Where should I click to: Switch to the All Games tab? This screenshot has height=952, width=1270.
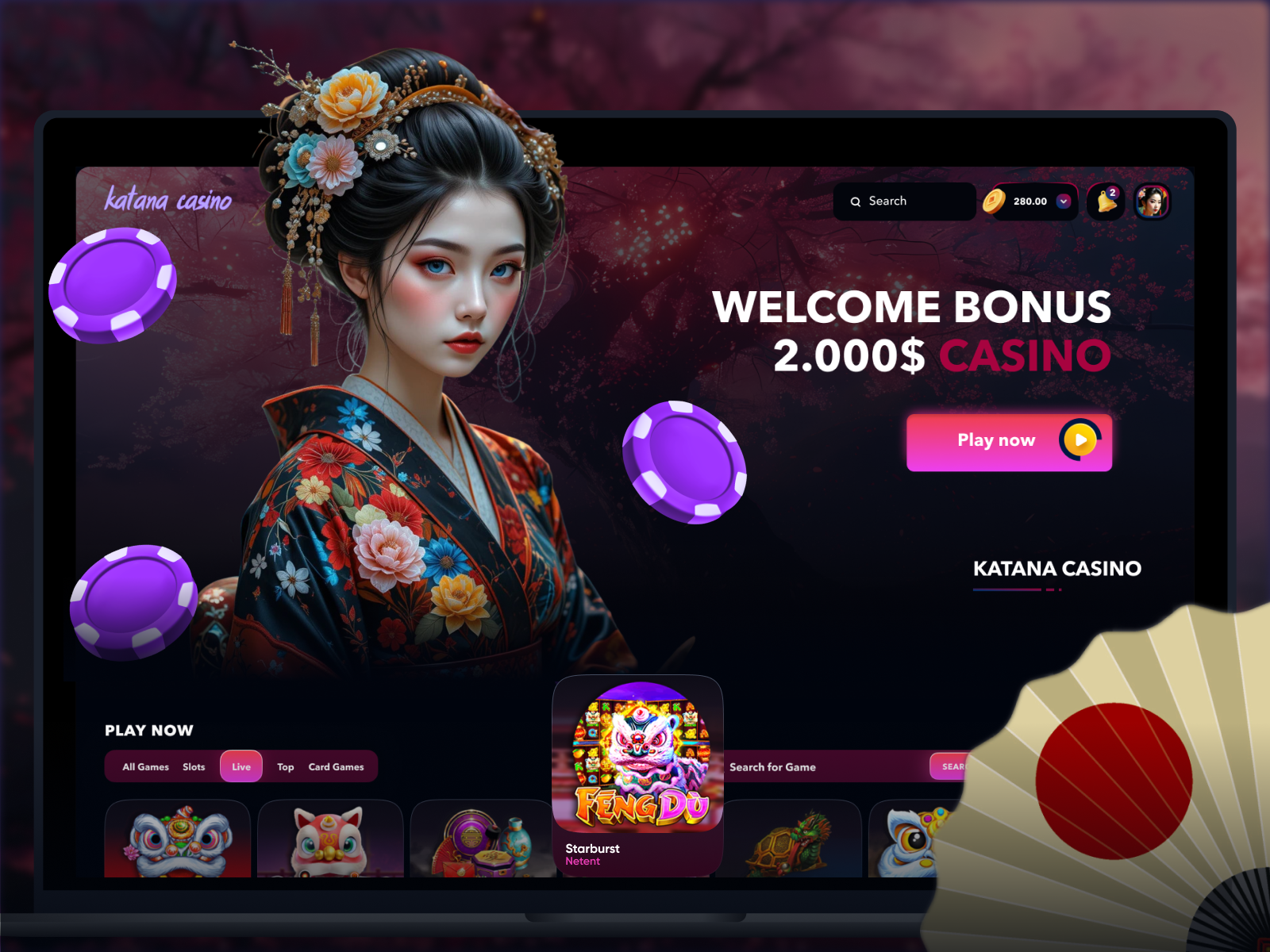[x=145, y=767]
